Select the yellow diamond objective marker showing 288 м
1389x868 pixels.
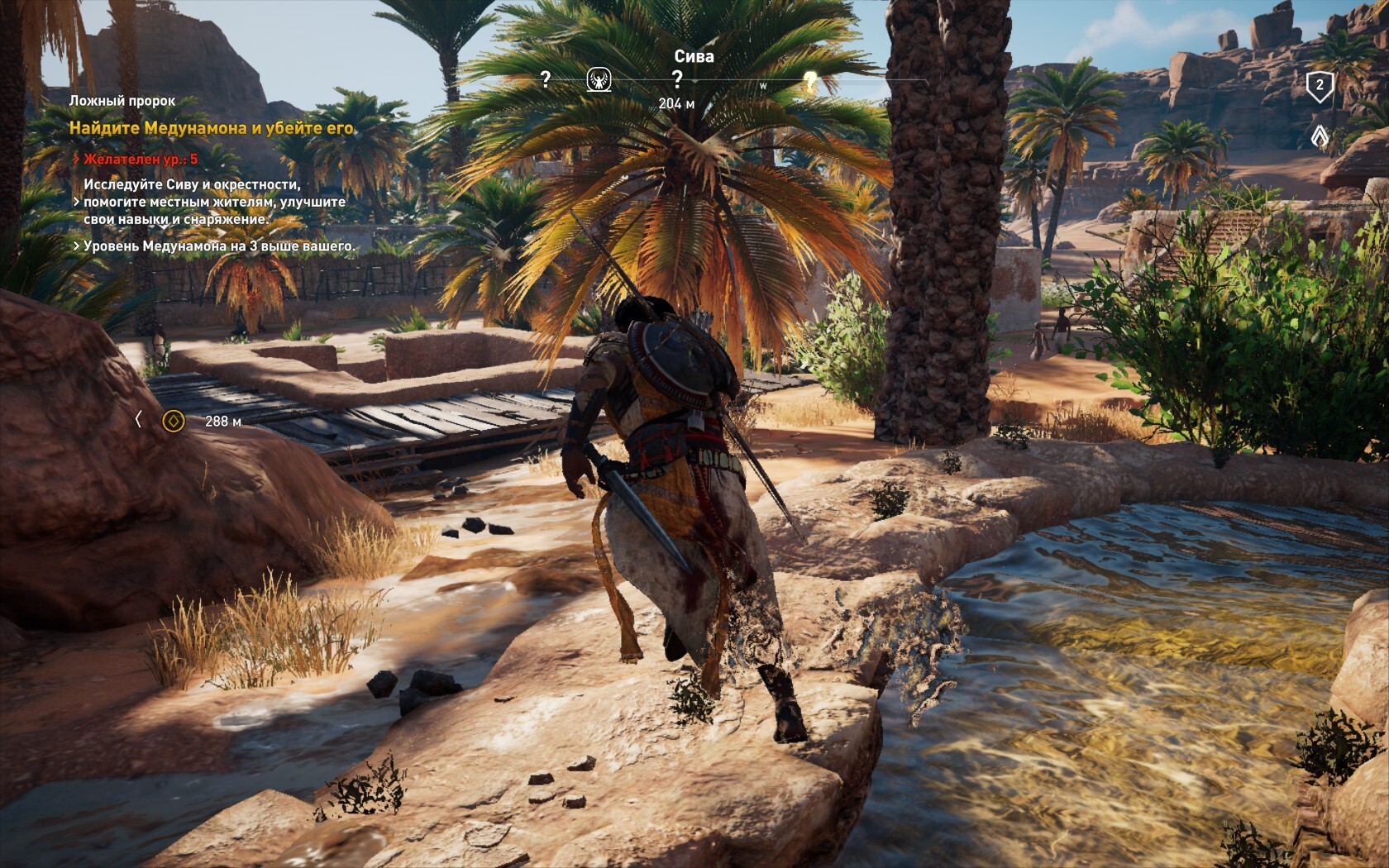pos(173,422)
